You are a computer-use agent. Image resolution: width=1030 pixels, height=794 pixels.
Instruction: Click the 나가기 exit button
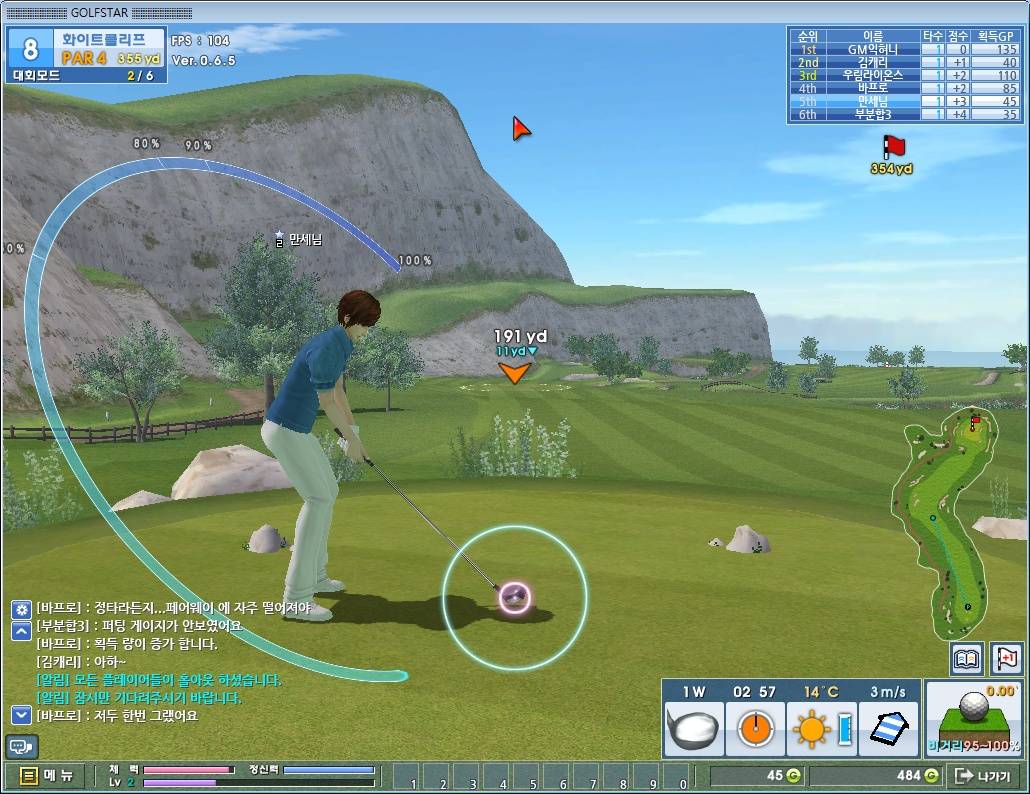982,775
